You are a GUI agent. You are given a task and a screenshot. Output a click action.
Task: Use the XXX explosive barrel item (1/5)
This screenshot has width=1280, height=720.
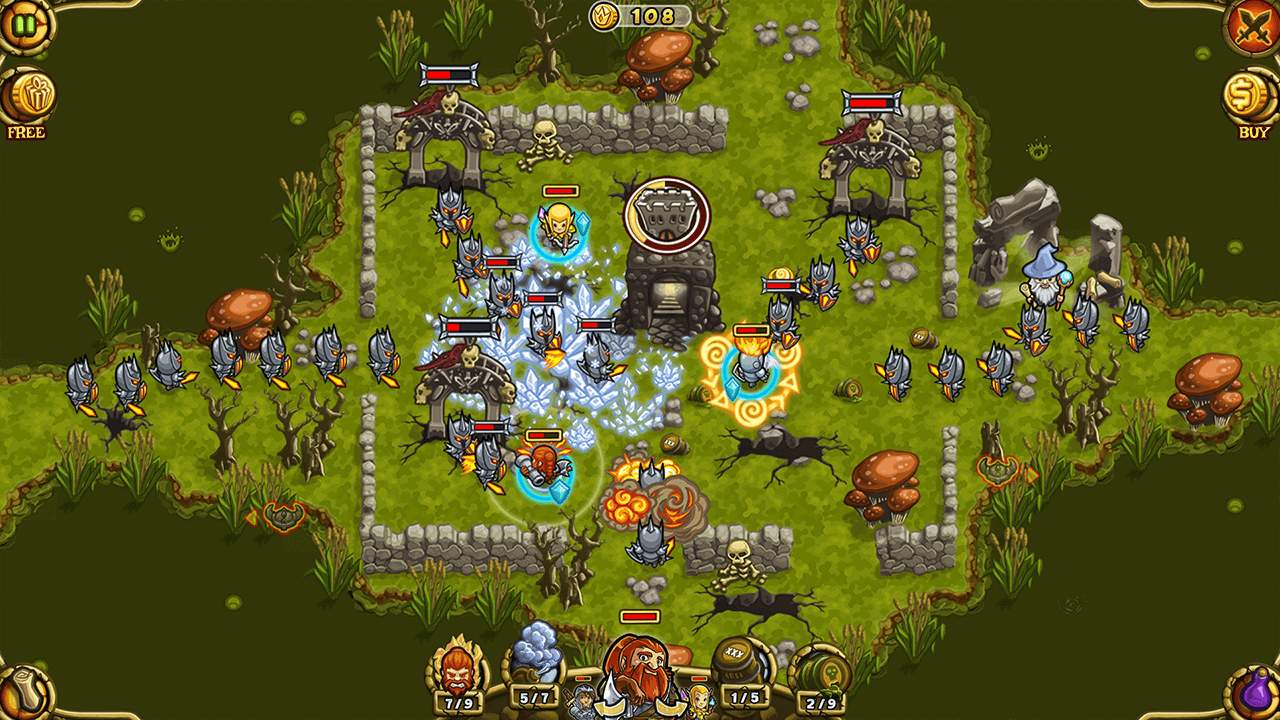pos(740,664)
